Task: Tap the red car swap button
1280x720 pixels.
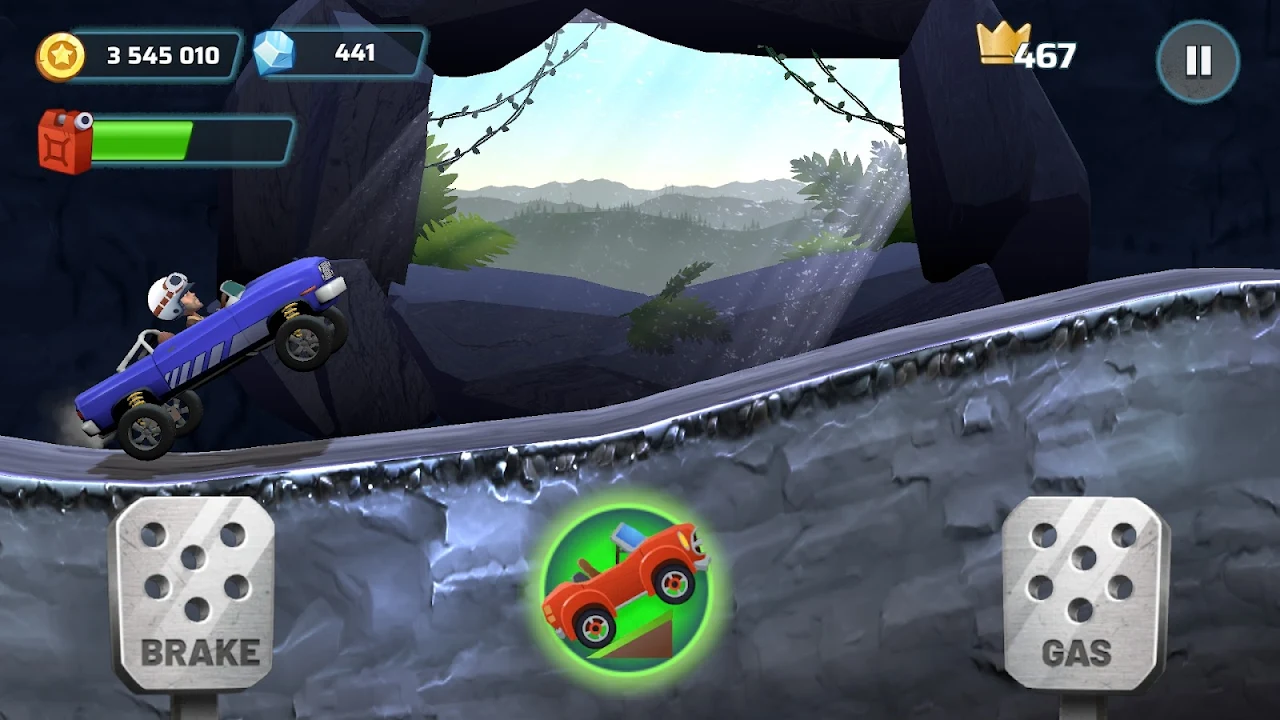Action: 625,585
